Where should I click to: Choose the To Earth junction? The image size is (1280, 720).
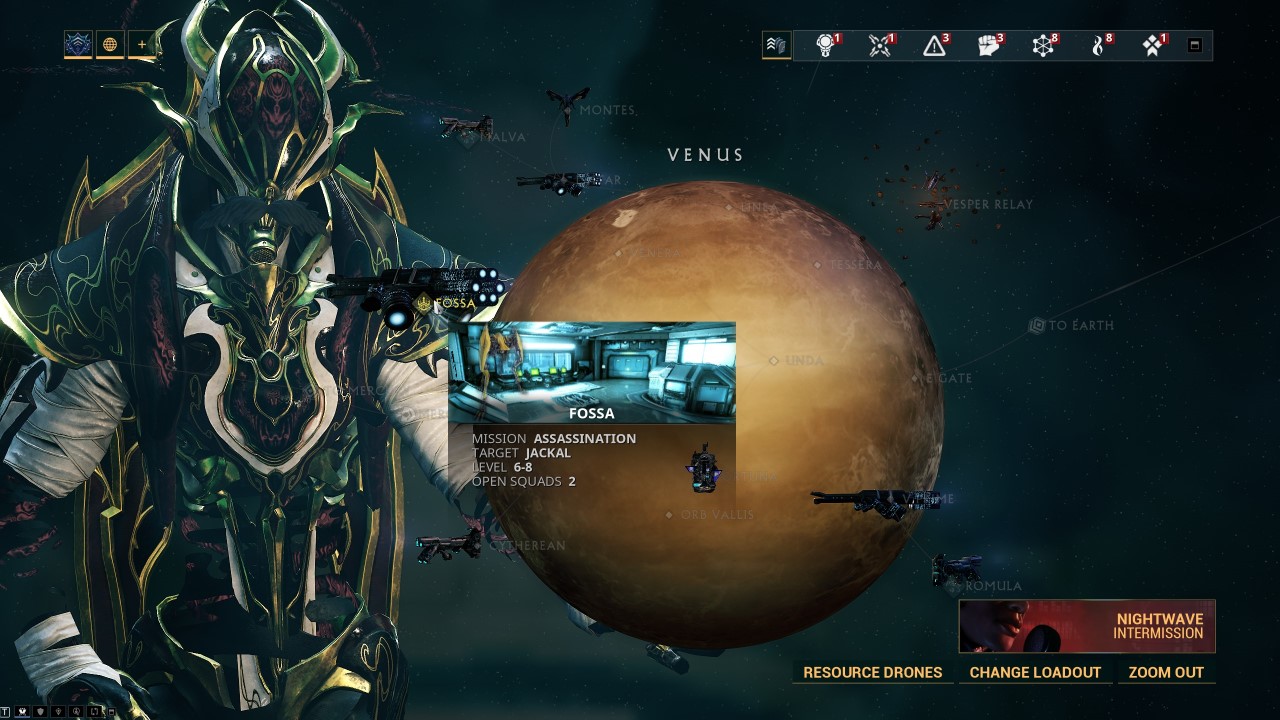click(1037, 325)
